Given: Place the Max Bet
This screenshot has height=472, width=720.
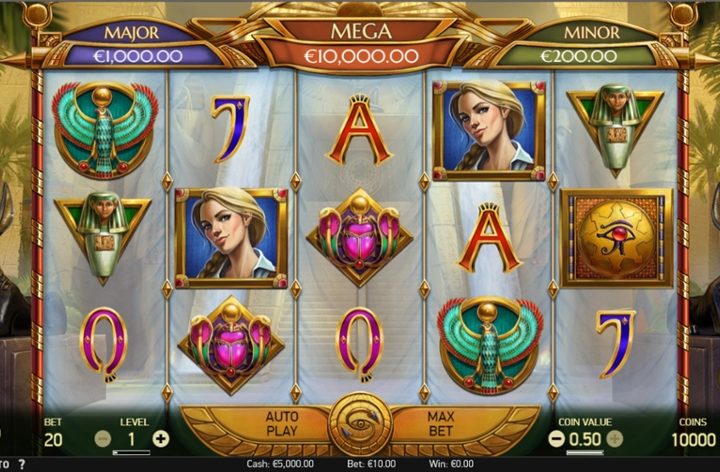Looking at the screenshot, I should point(441,424).
